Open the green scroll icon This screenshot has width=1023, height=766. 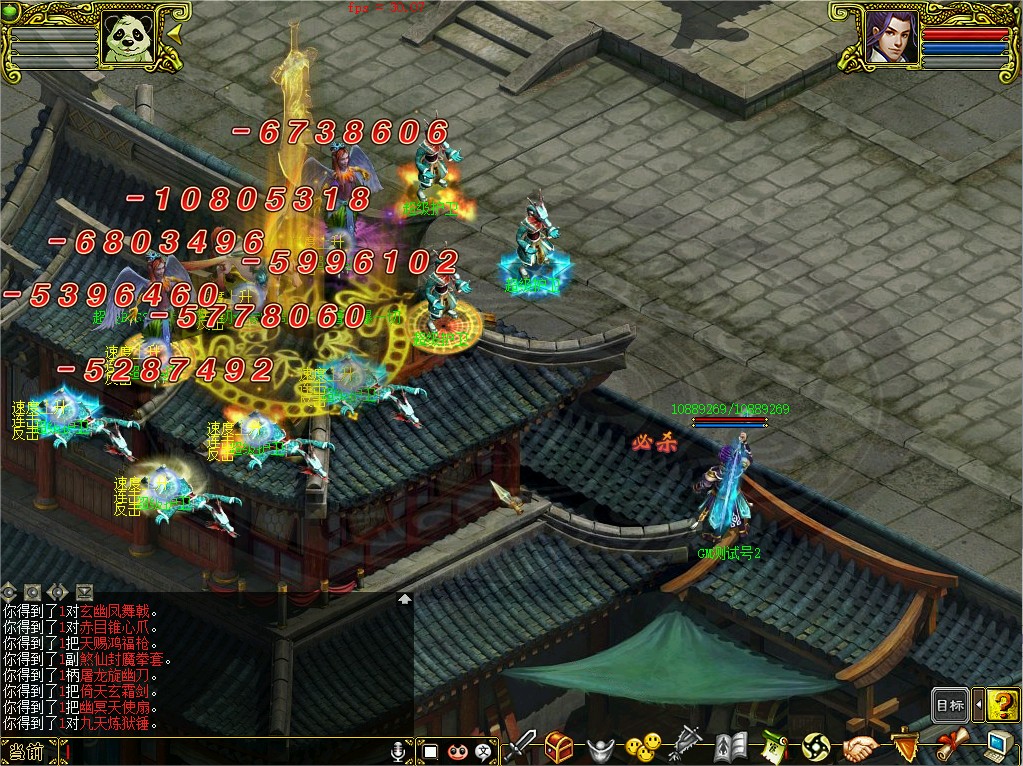[773, 746]
